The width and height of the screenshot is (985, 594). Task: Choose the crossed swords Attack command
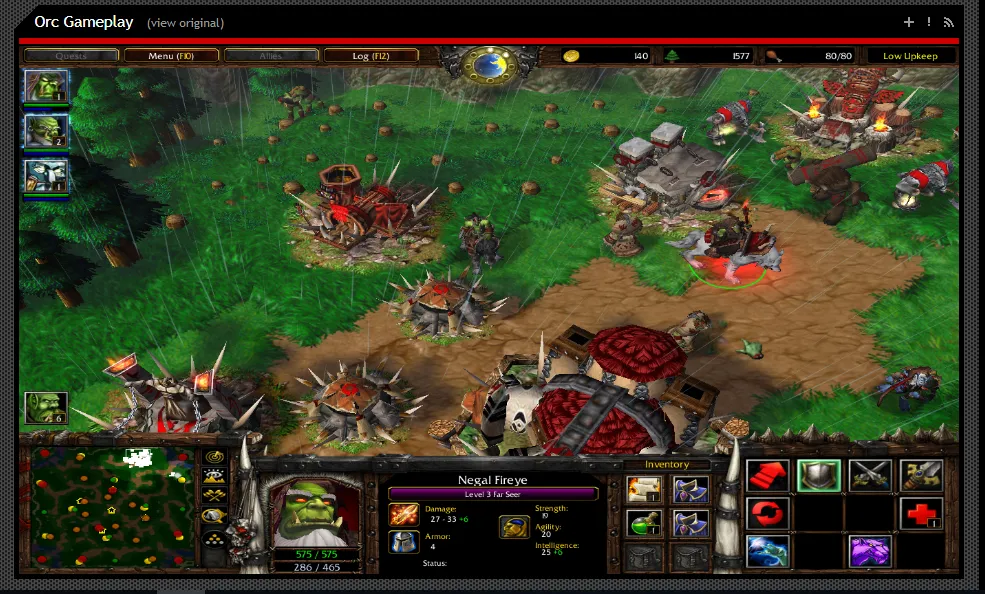pyautogui.click(x=869, y=476)
